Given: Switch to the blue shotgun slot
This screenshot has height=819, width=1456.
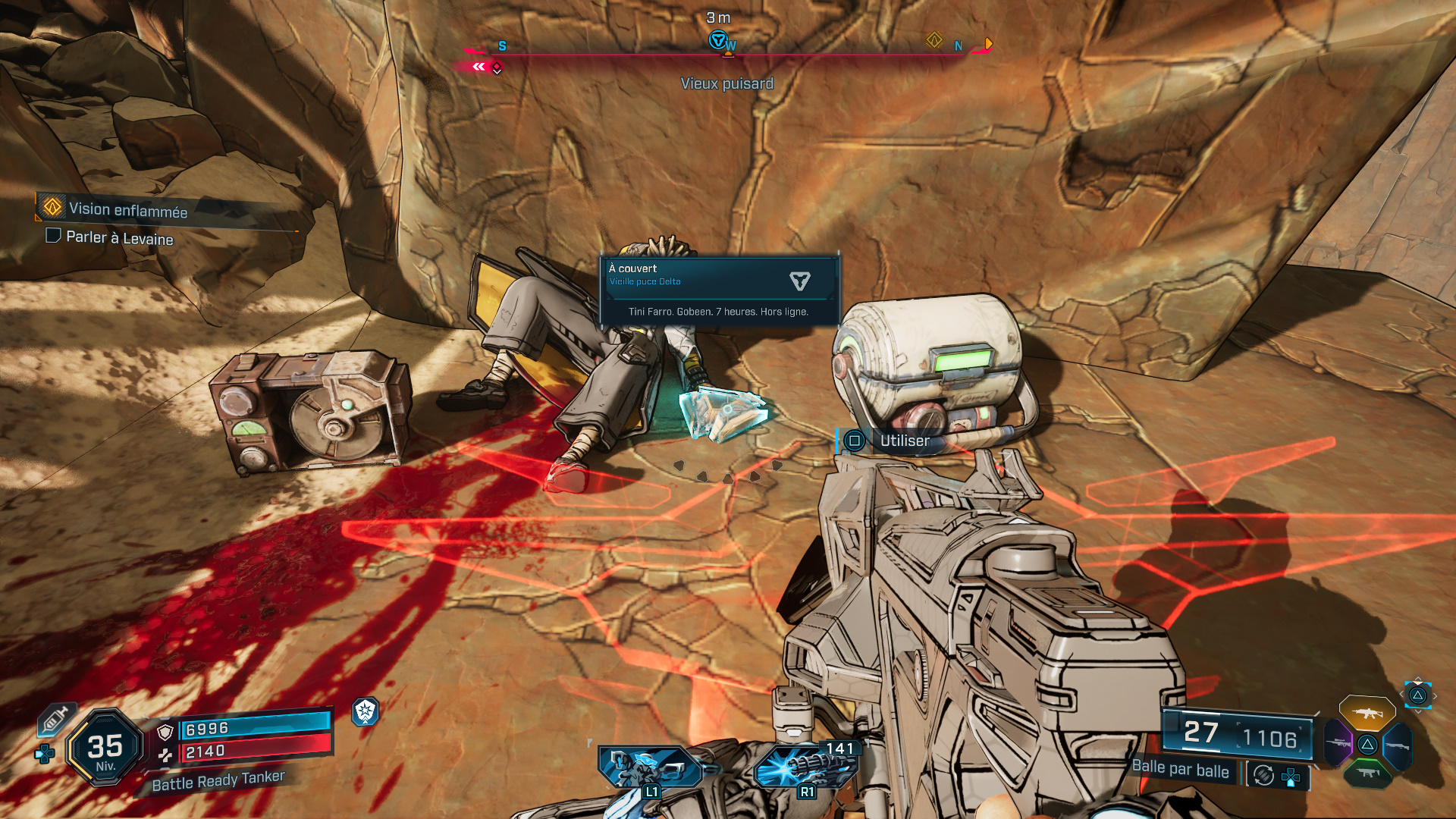Looking at the screenshot, I should [1397, 746].
